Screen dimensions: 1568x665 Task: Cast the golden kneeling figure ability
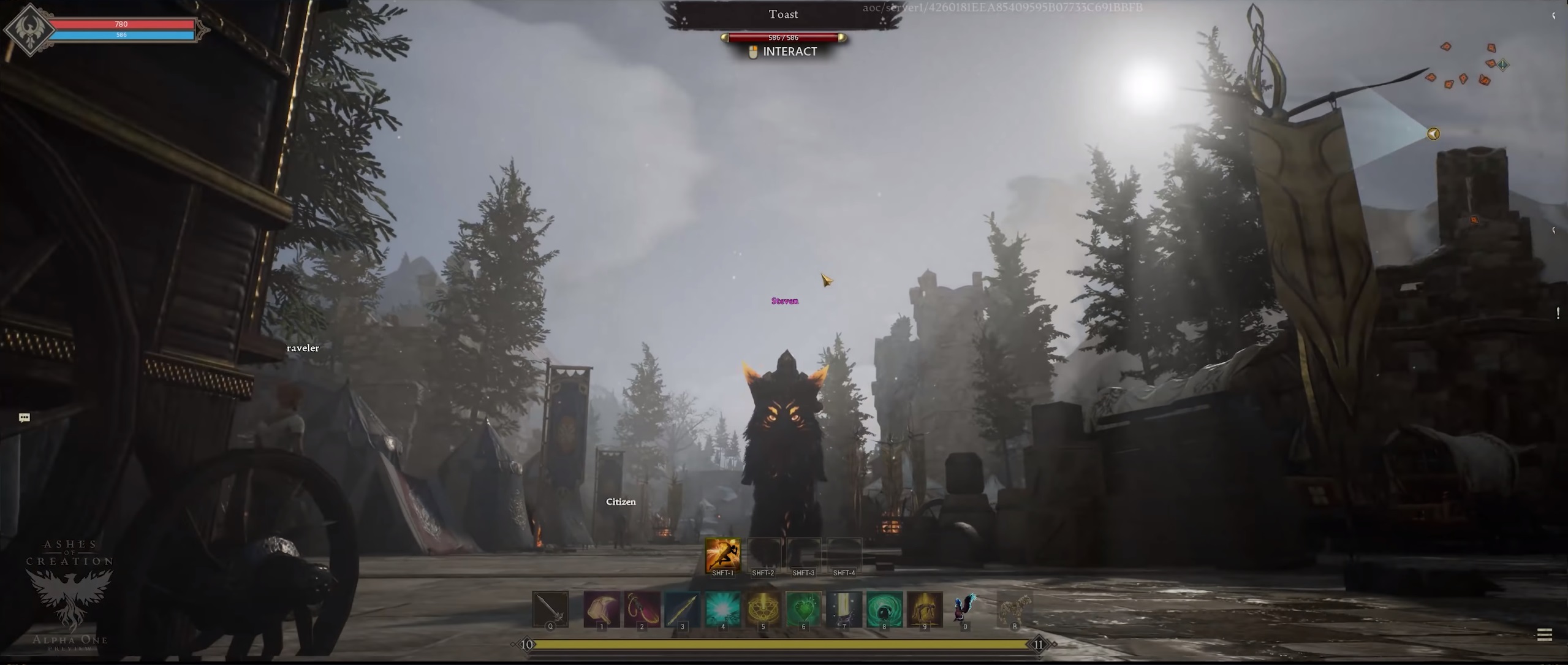[x=924, y=609]
